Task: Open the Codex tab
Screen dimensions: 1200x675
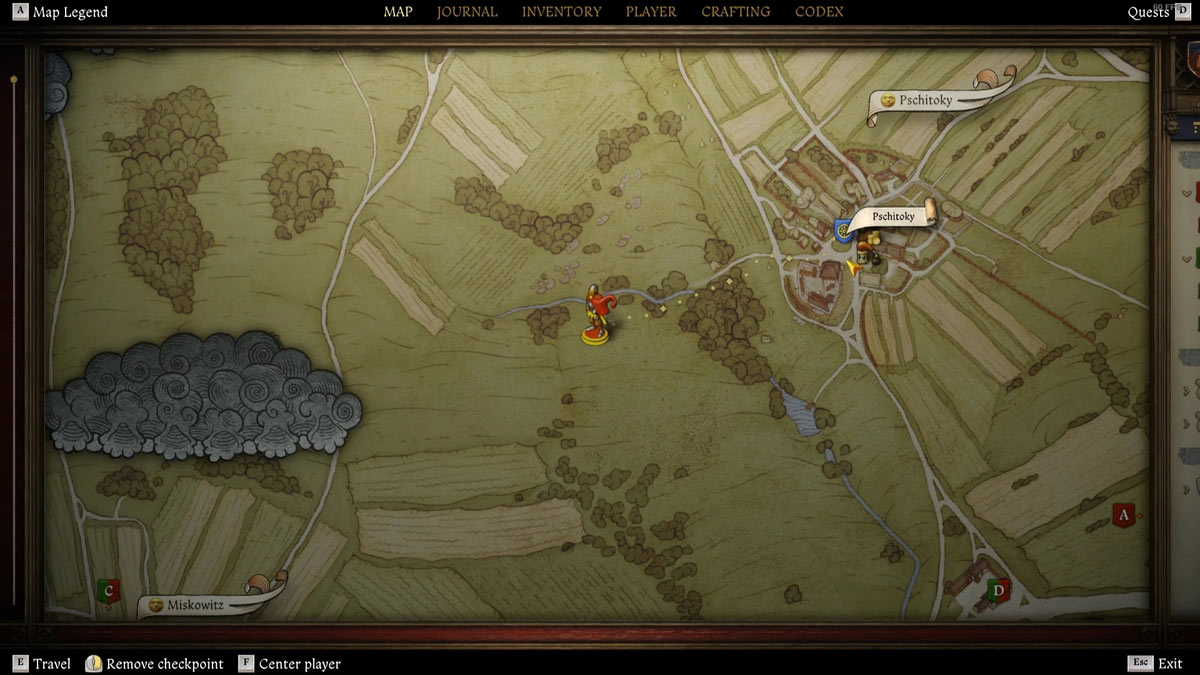Action: pyautogui.click(x=819, y=12)
